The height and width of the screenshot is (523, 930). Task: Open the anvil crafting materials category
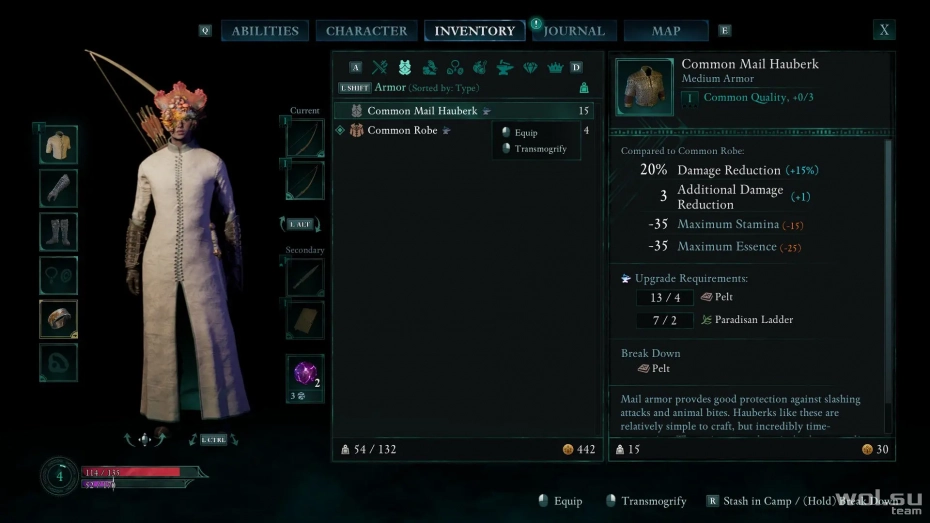[506, 68]
